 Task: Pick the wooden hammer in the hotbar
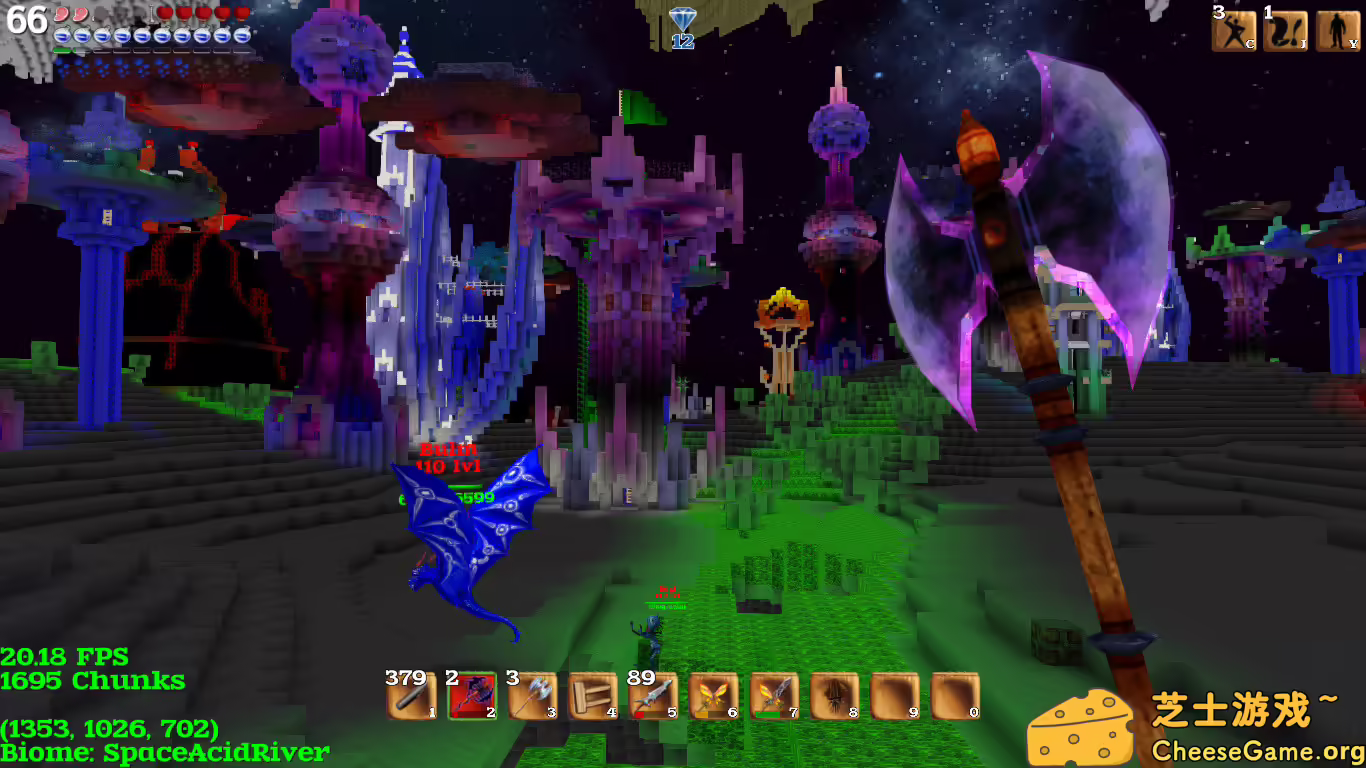[x=593, y=696]
